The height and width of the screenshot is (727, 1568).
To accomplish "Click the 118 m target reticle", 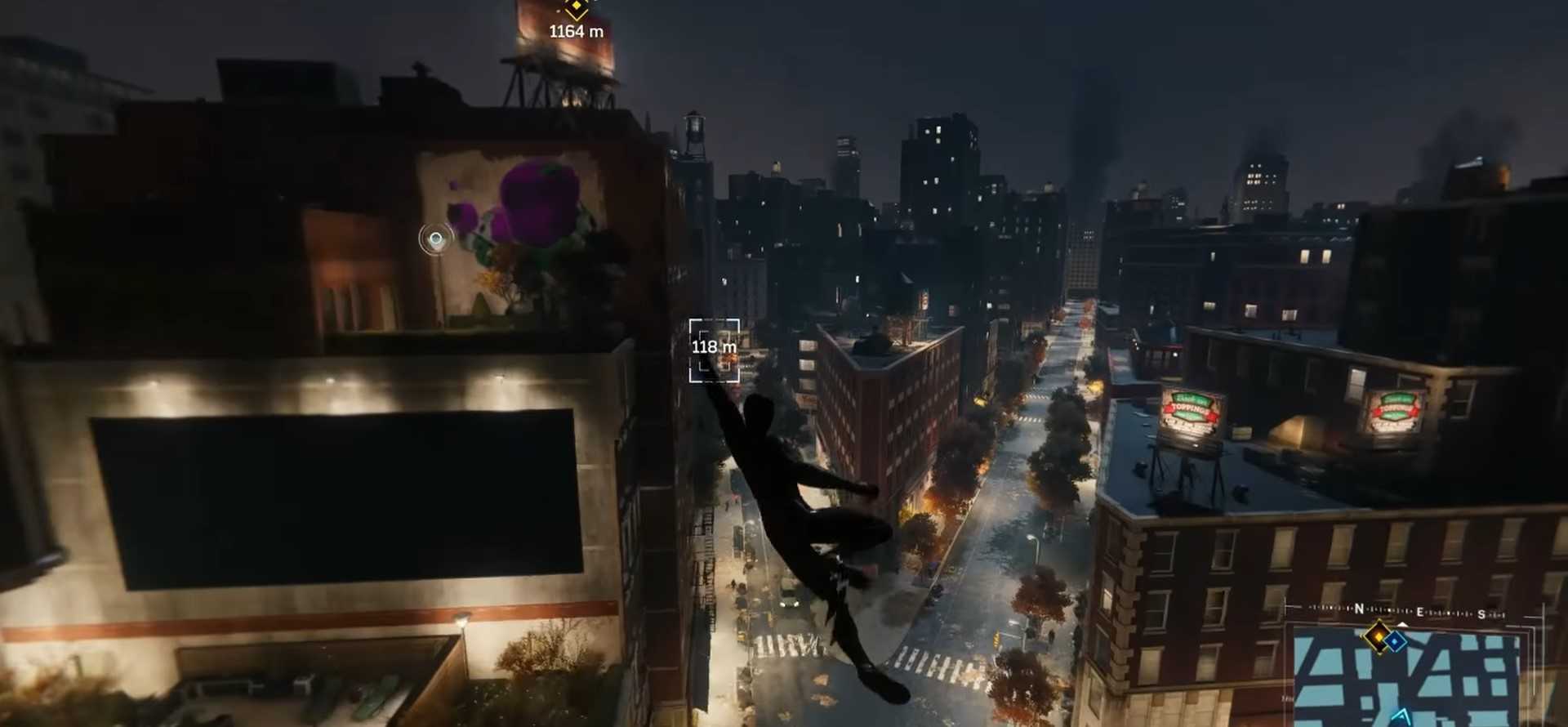I will pyautogui.click(x=714, y=350).
